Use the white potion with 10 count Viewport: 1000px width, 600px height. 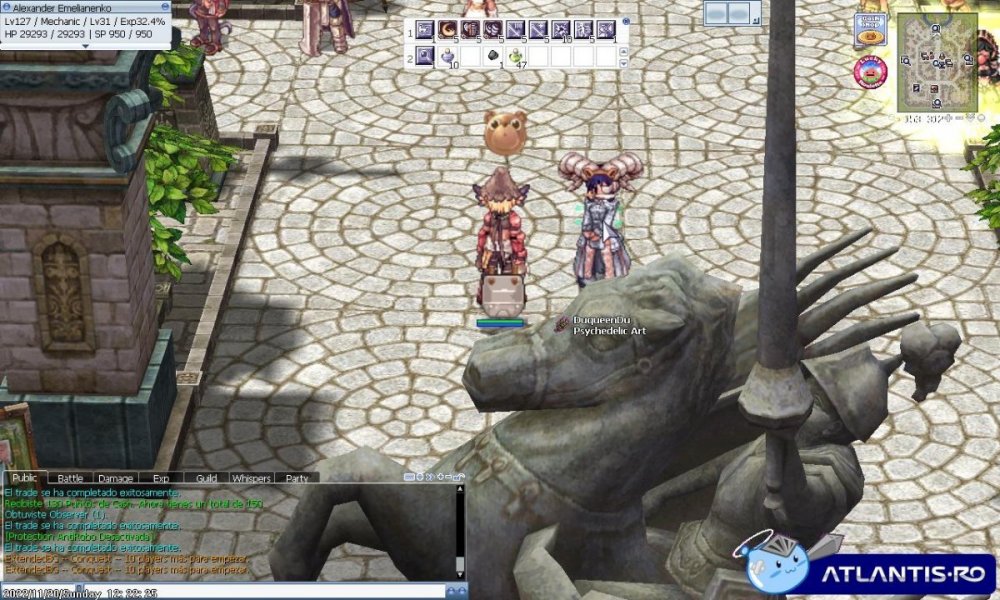click(x=448, y=56)
